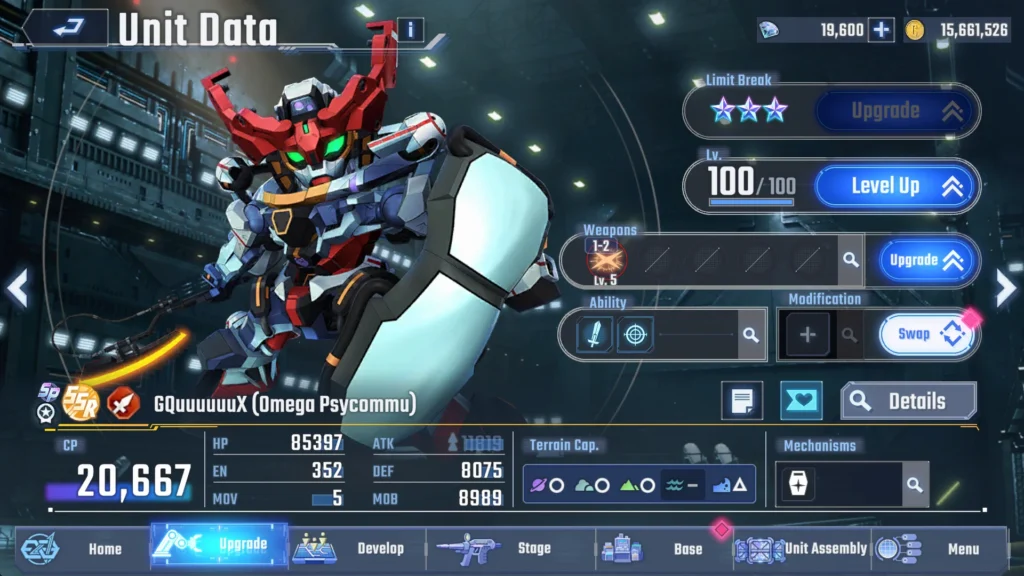Swap the unit modification
This screenshot has width=1024, height=576.
point(926,335)
